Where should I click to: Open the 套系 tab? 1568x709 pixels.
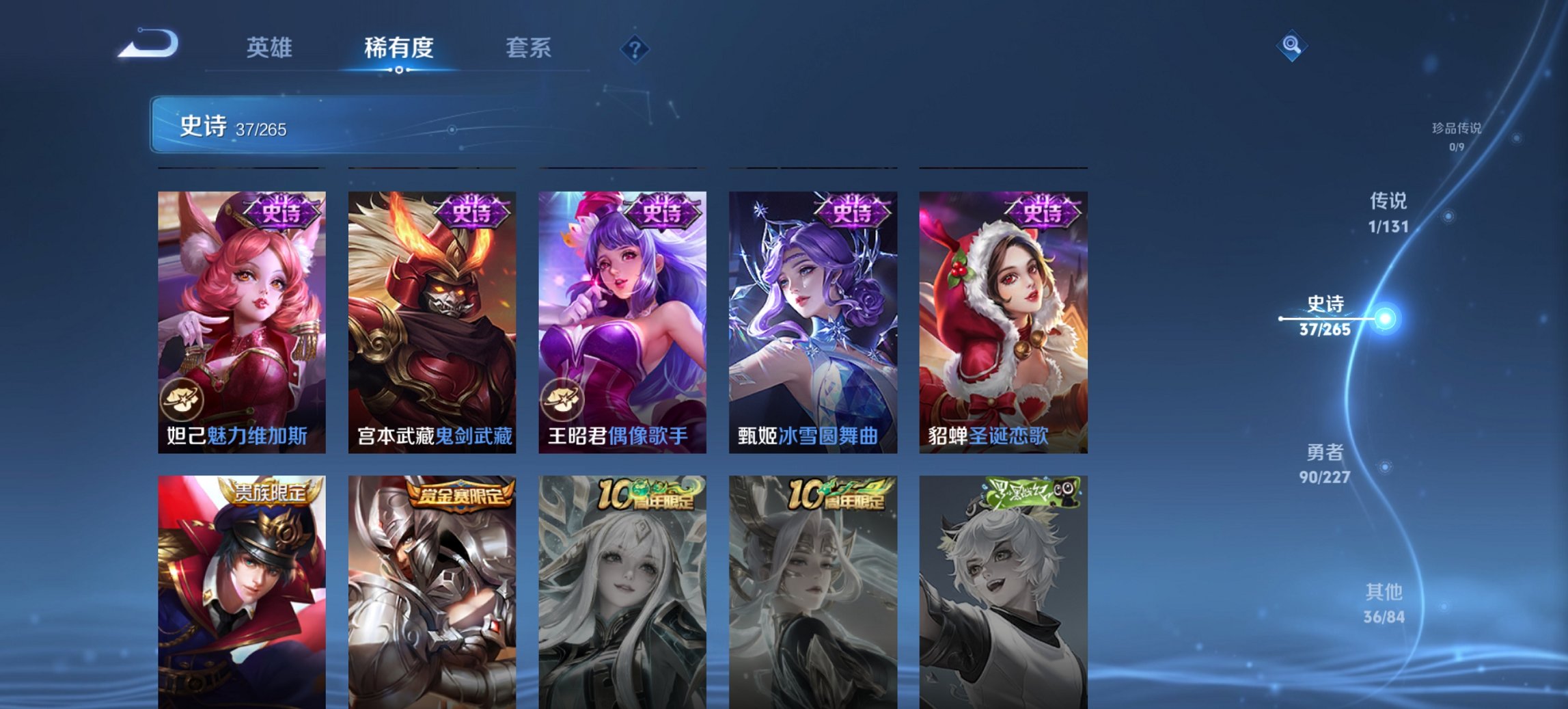[x=529, y=48]
